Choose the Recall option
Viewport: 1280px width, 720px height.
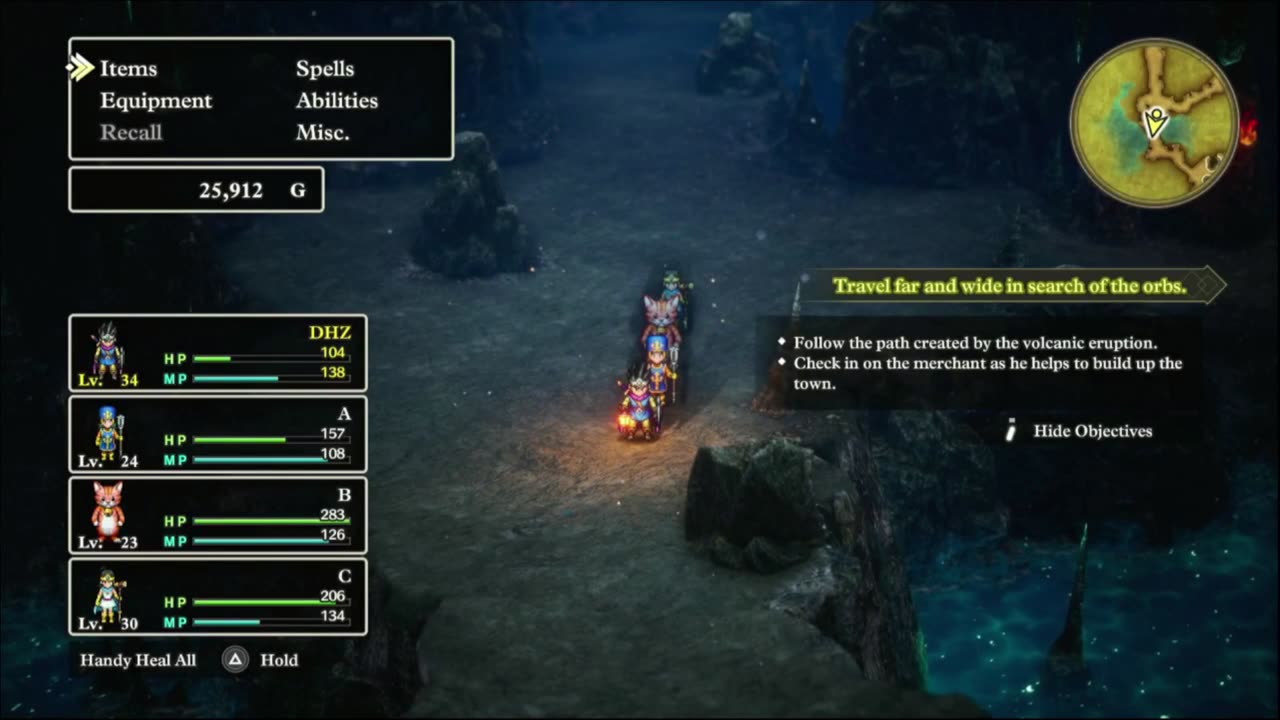click(131, 133)
